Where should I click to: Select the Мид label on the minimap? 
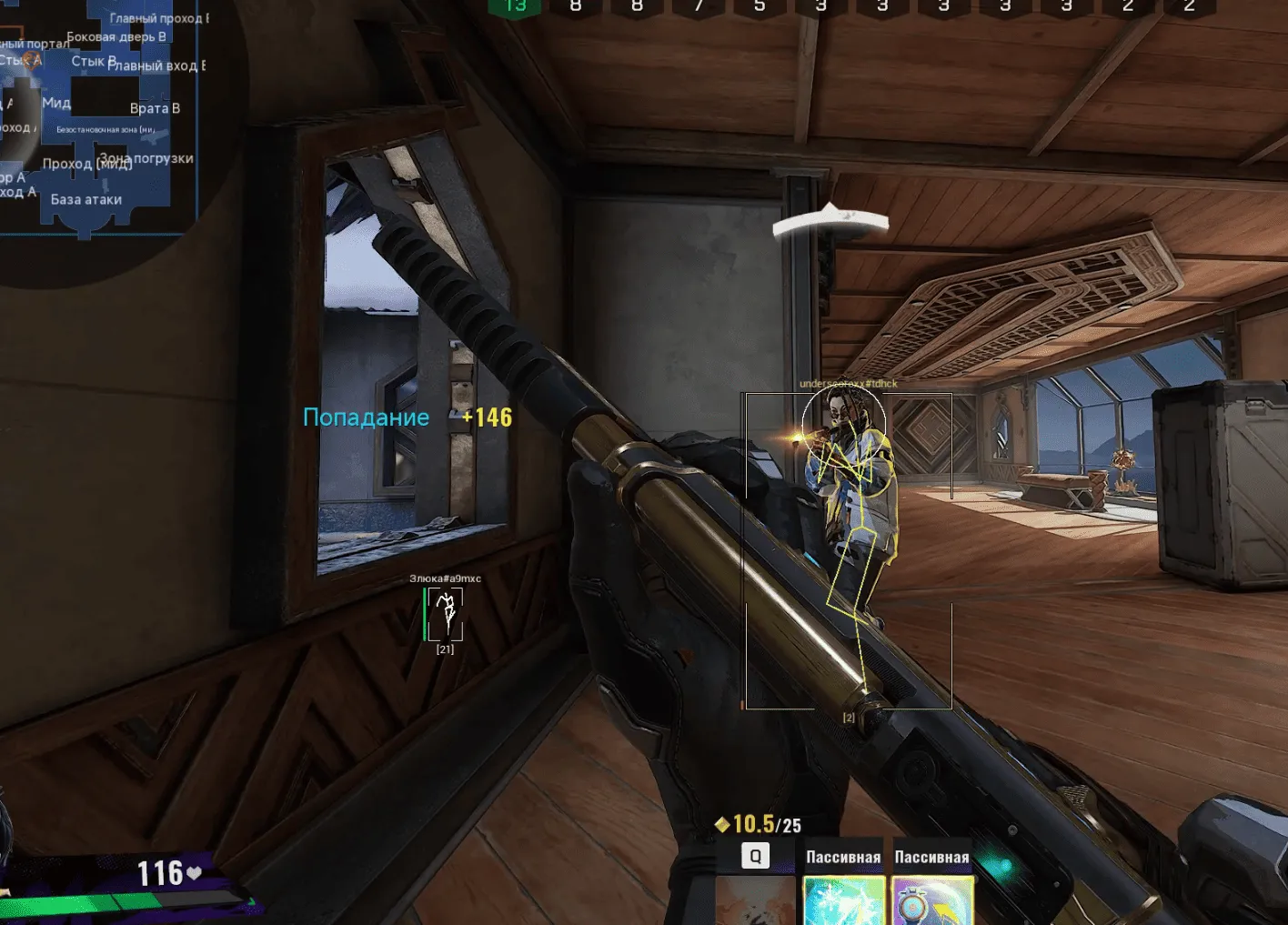point(56,104)
